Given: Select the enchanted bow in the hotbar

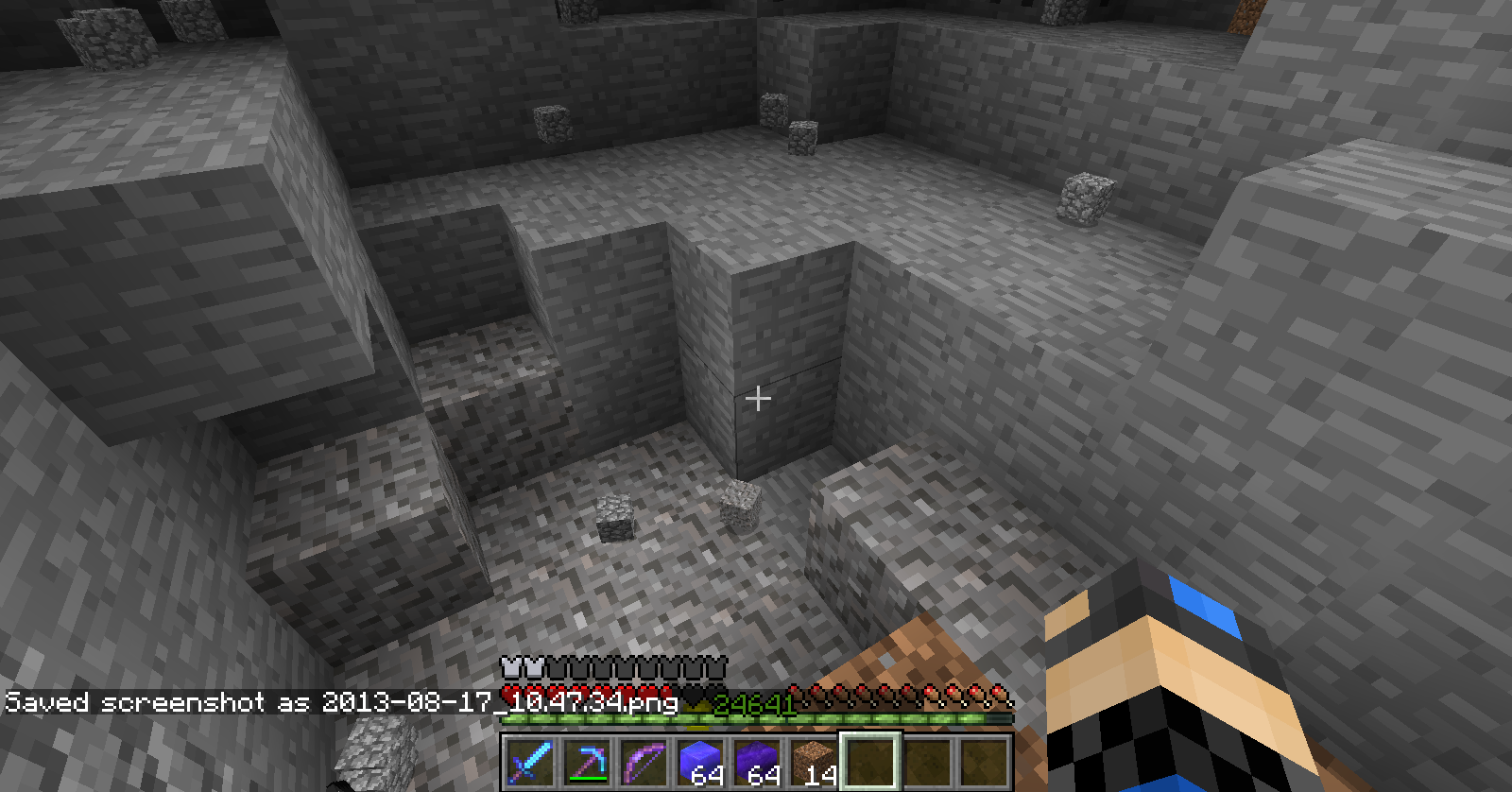Looking at the screenshot, I should point(644,762).
